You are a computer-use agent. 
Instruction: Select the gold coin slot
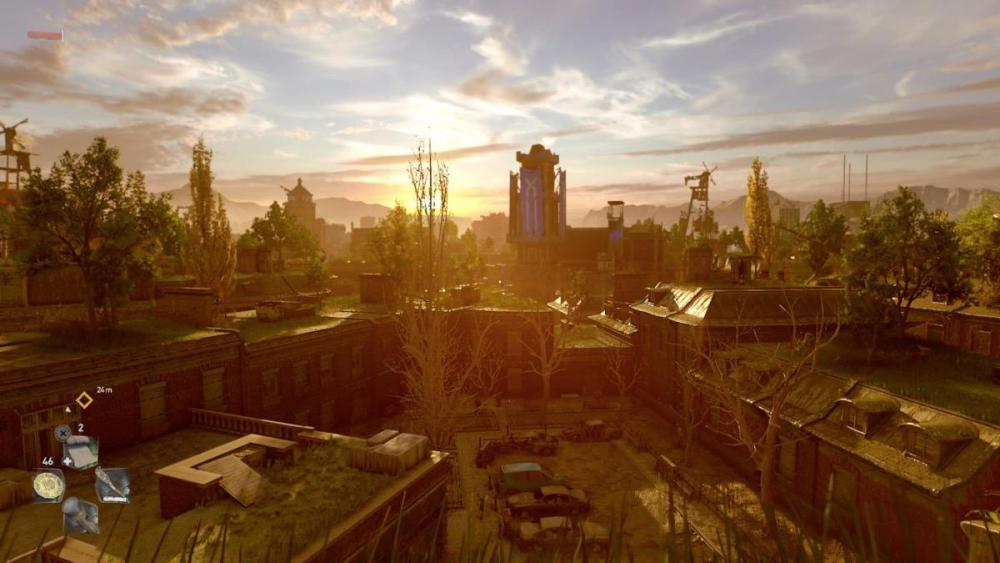47,485
